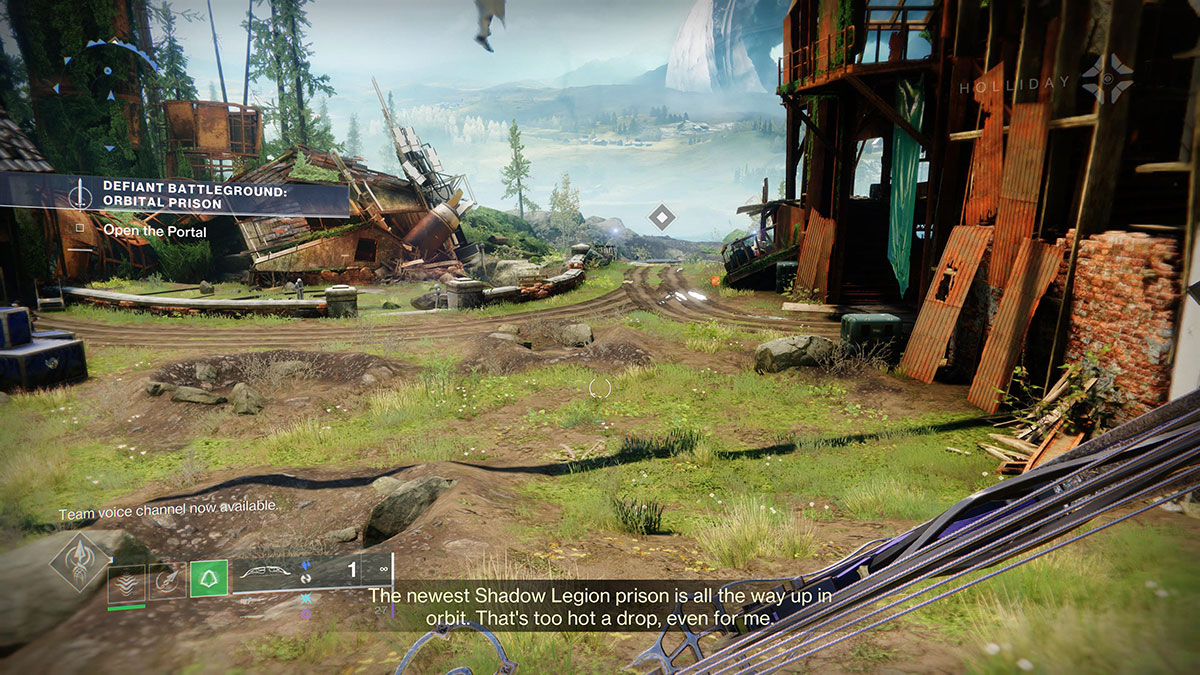The width and height of the screenshot is (1200, 675).
Task: Use the grenade ability with wavy lines
Action: (127, 582)
